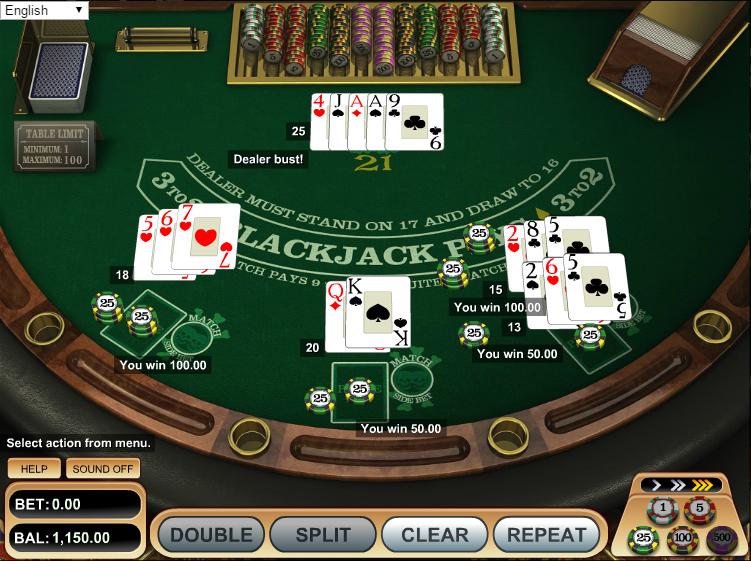Set game speed to single arrow
Image resolution: width=751 pixels, height=561 pixels.
tap(656, 486)
